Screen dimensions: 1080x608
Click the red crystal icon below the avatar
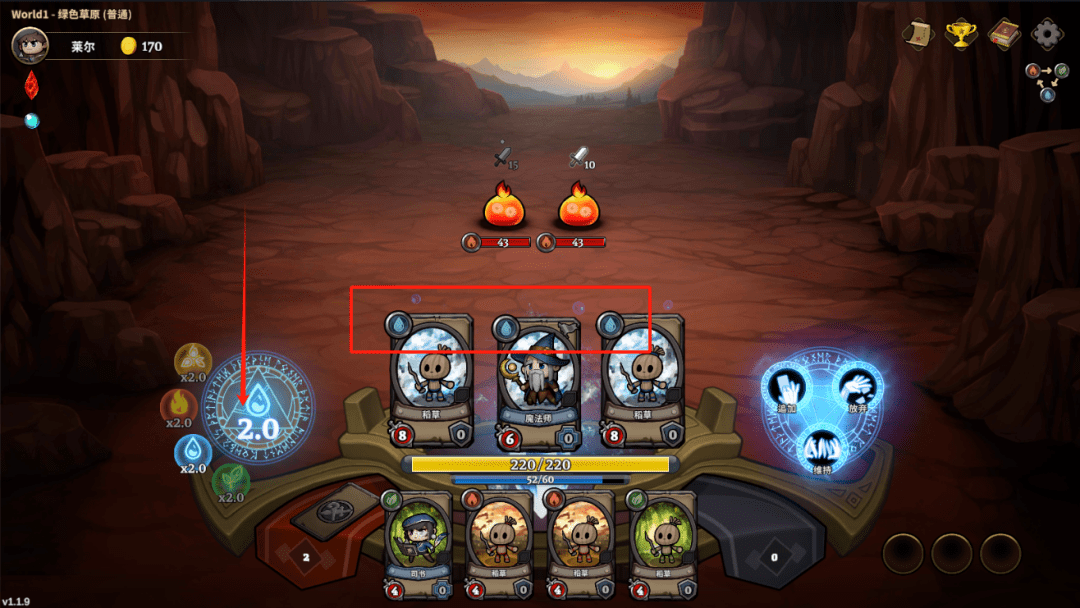point(31,84)
